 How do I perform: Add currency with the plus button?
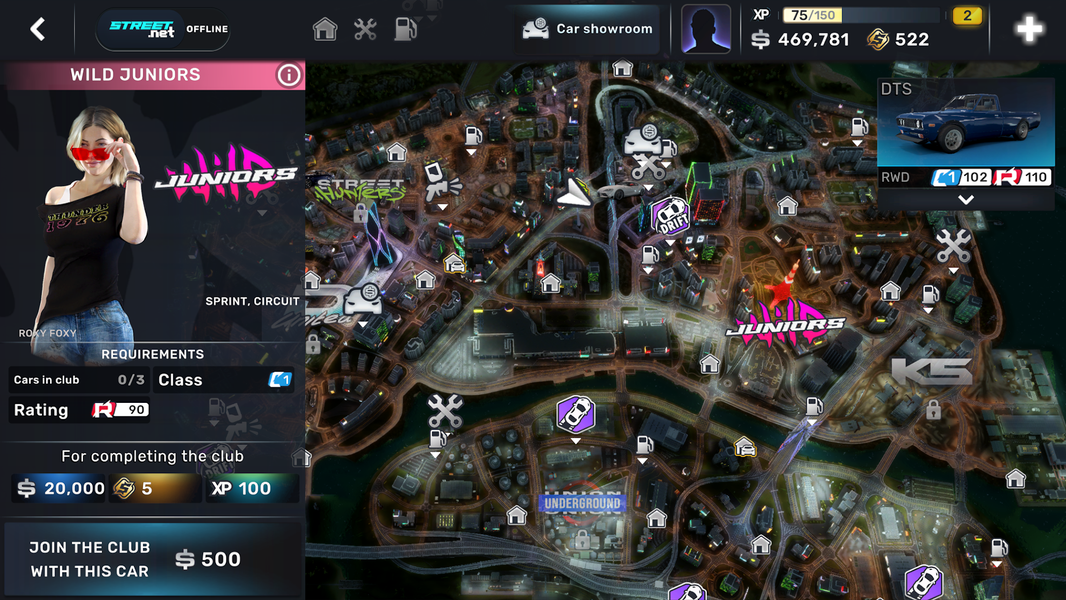pyautogui.click(x=1029, y=29)
